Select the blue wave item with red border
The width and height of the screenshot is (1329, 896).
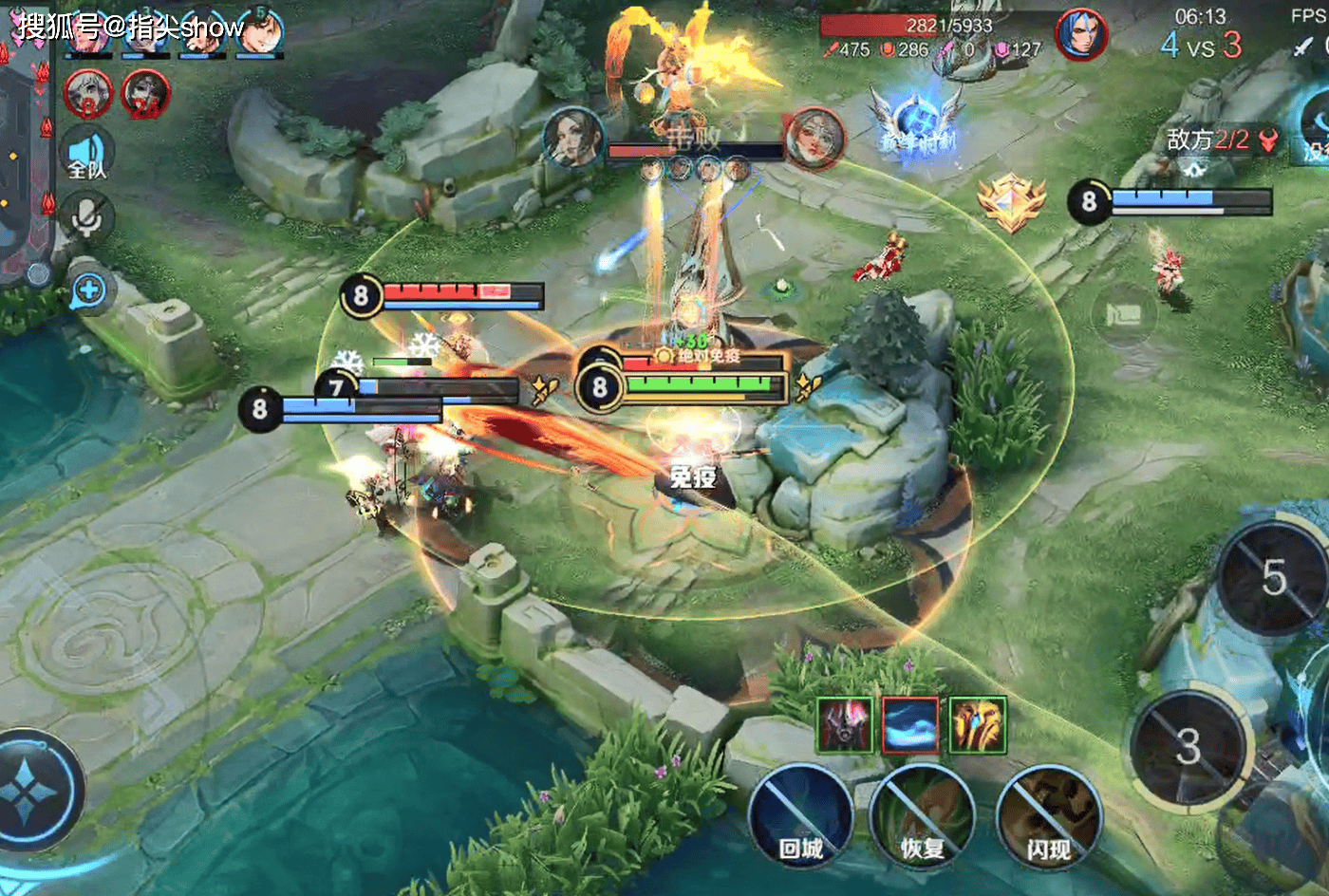tap(910, 725)
